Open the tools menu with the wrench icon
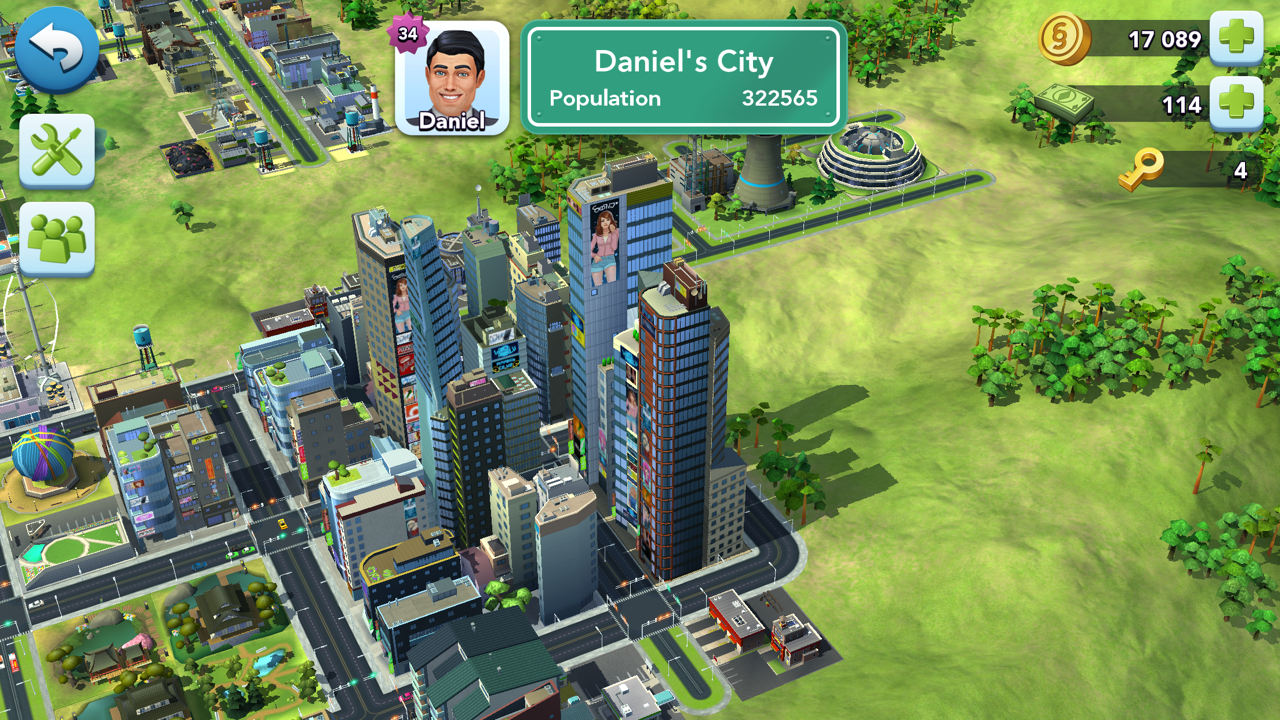1280x720 pixels. 57,152
